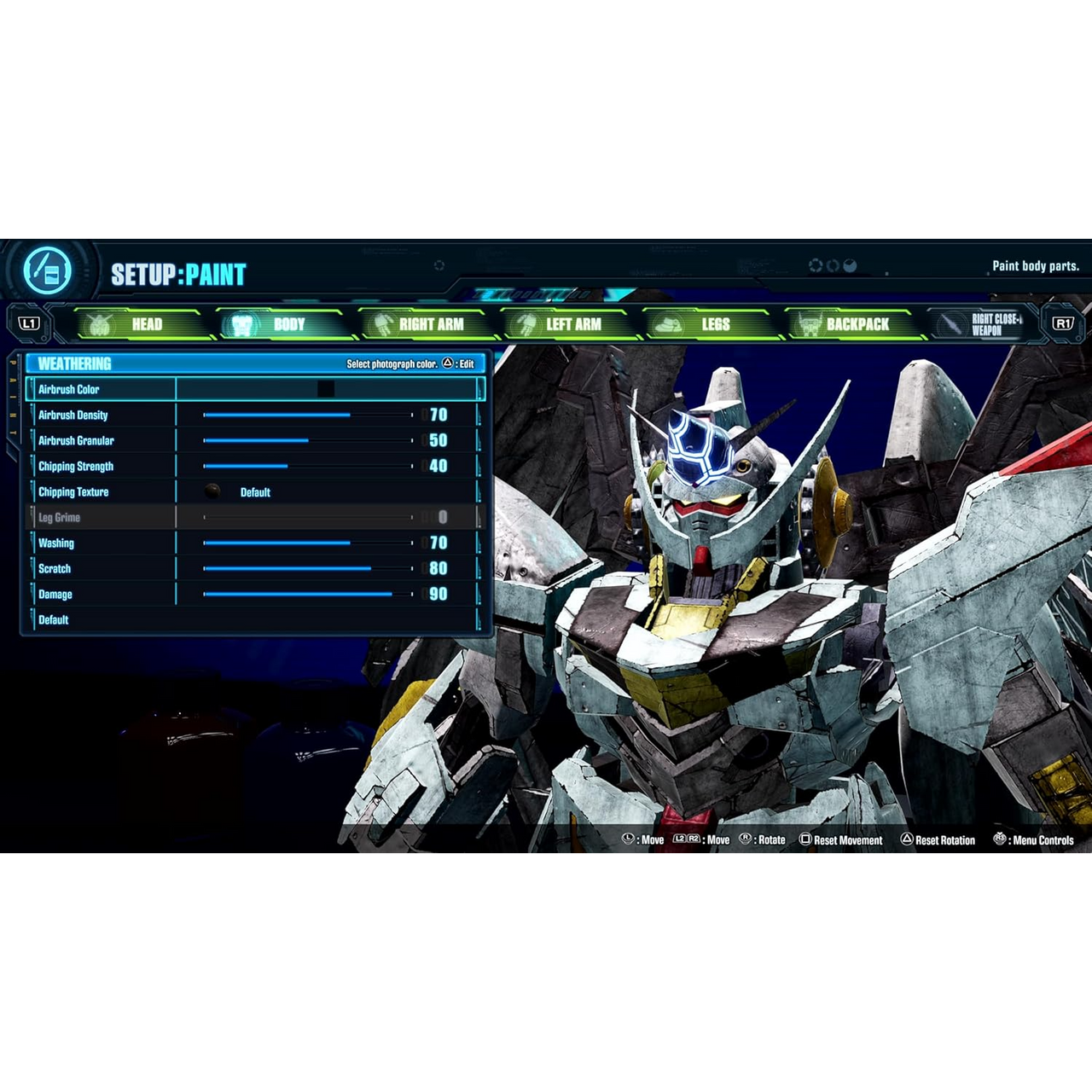
Task: Select the Head part icon on the HEAD tab
Action: pyautogui.click(x=99, y=324)
